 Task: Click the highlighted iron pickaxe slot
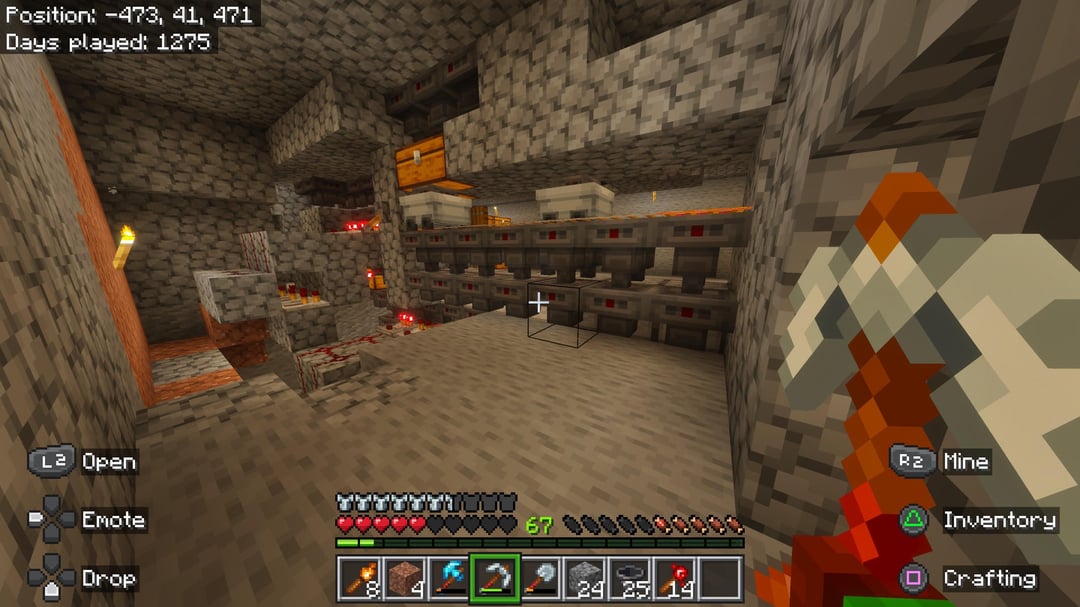tap(494, 579)
